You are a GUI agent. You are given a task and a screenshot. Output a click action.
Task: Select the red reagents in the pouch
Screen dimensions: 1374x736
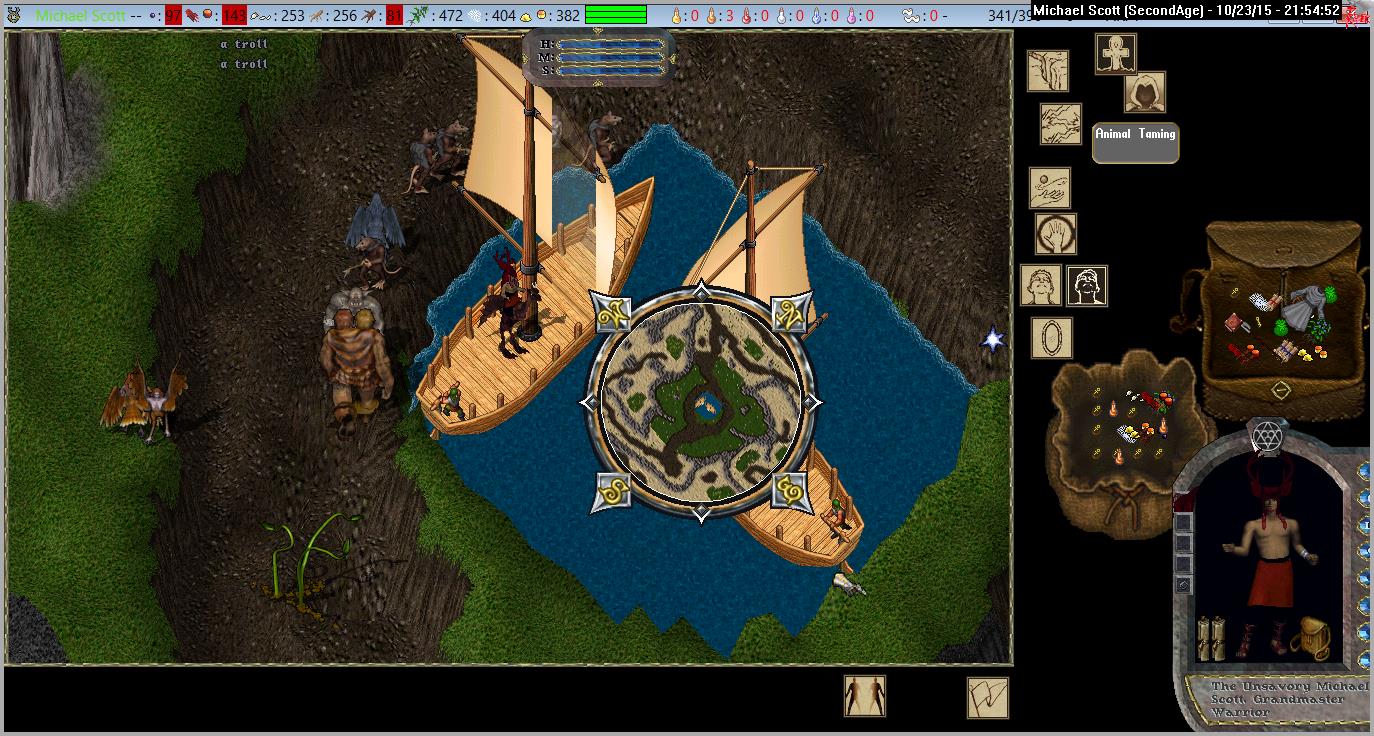(1163, 400)
